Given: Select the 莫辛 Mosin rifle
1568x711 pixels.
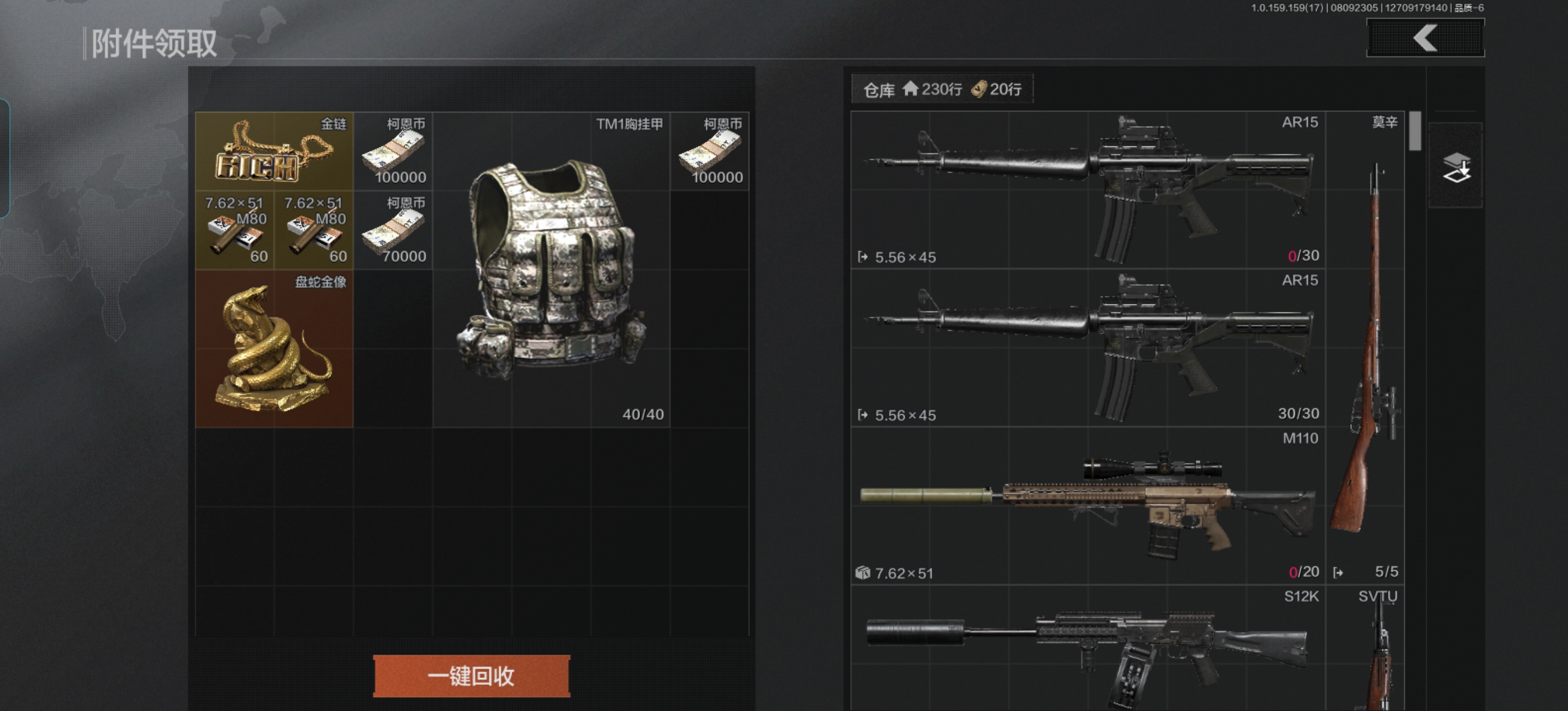Looking at the screenshot, I should (1365, 347).
